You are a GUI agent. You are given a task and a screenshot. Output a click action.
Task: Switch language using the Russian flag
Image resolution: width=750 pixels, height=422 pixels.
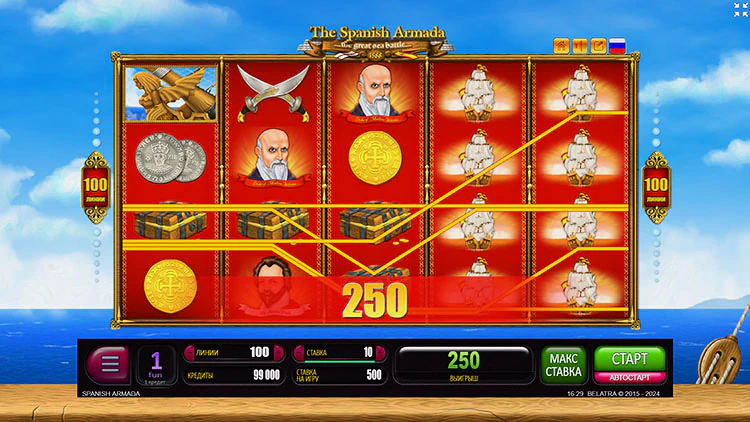coord(617,45)
